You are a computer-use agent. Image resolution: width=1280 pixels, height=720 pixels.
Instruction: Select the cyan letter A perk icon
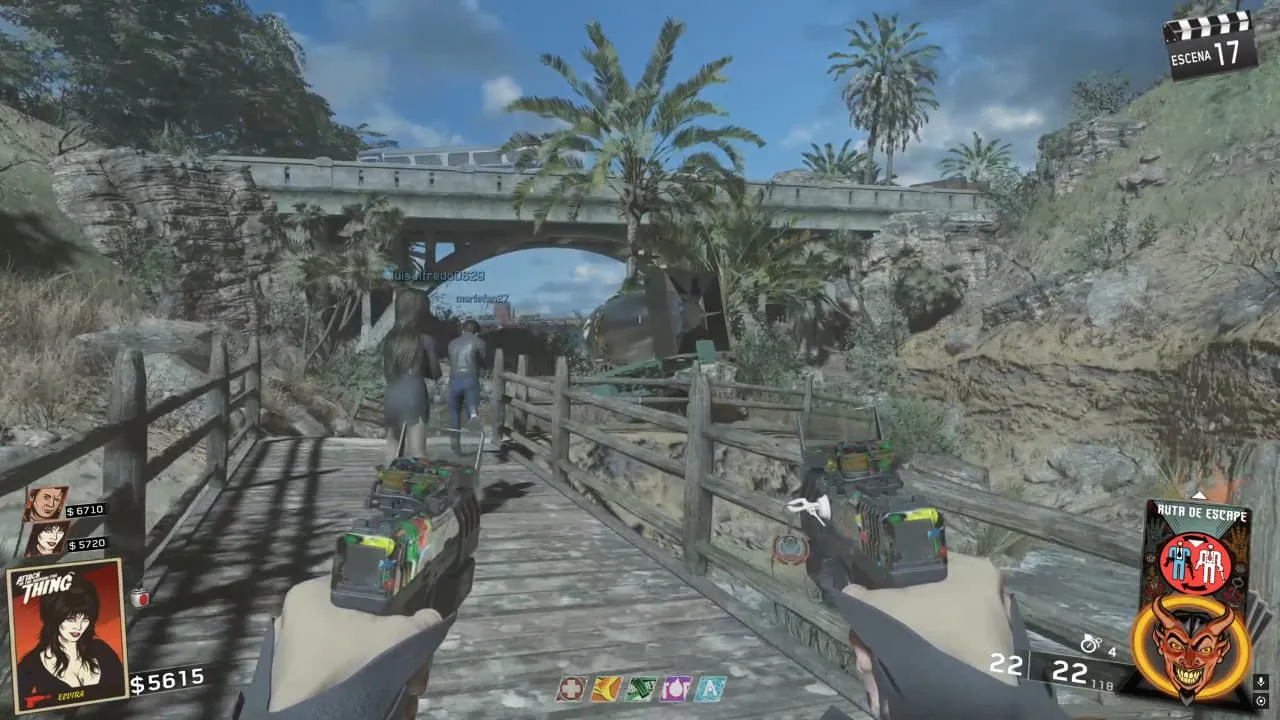(710, 689)
